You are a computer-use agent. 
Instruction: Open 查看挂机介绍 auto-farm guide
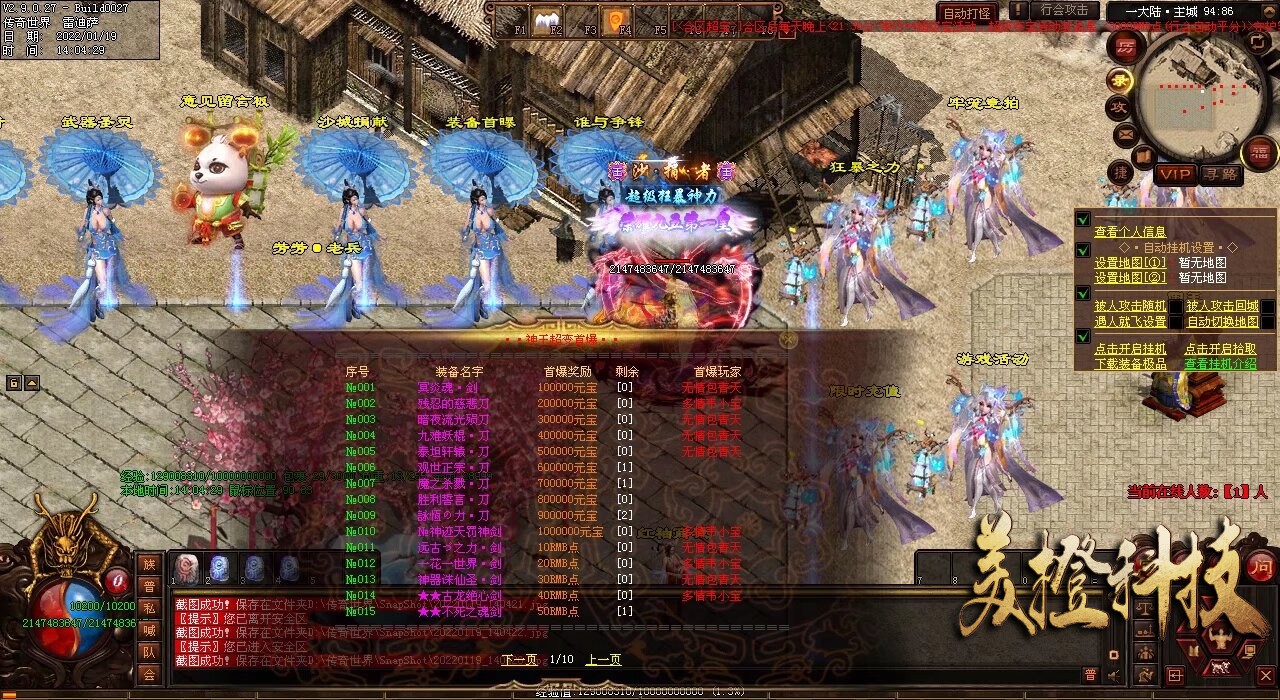pyautogui.click(x=1220, y=364)
